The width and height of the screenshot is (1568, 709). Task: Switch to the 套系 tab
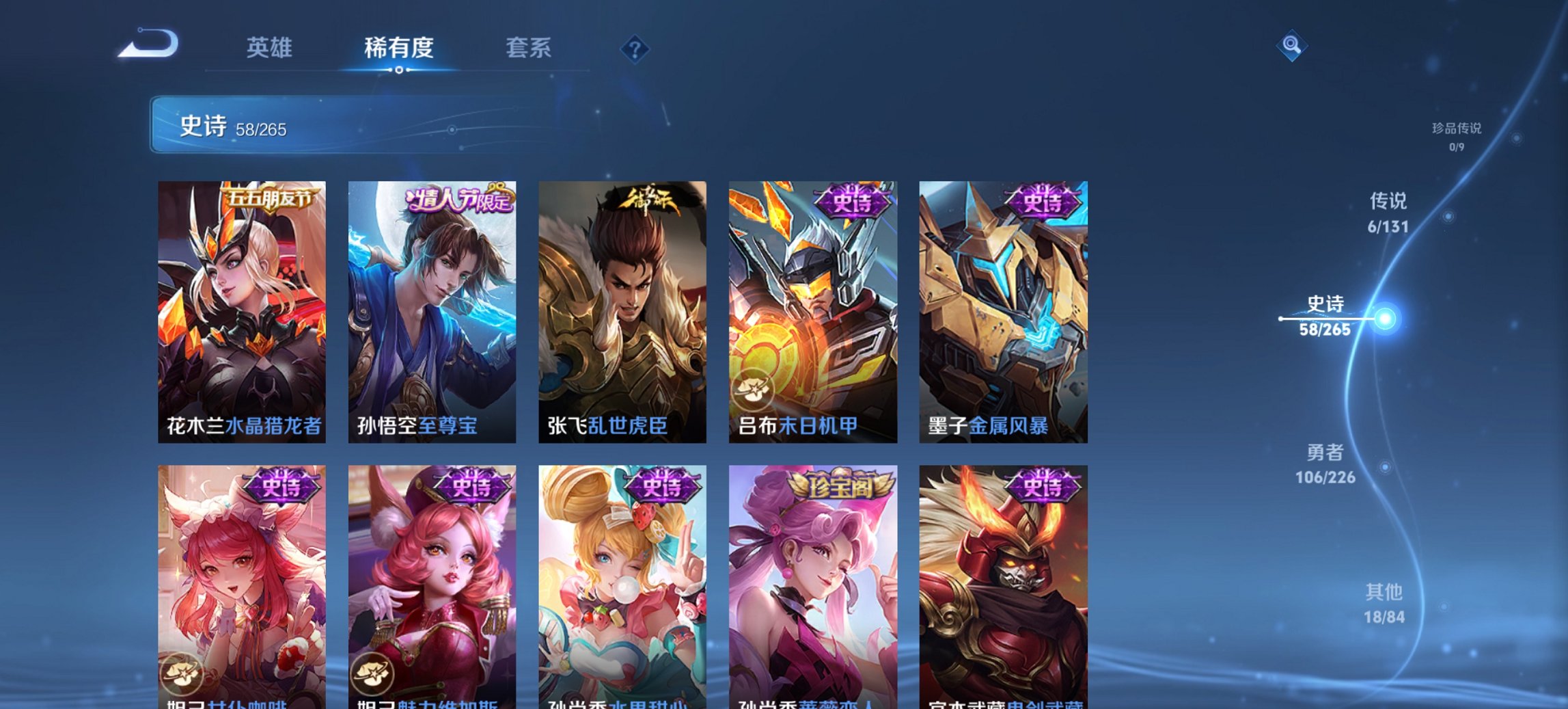(x=529, y=48)
